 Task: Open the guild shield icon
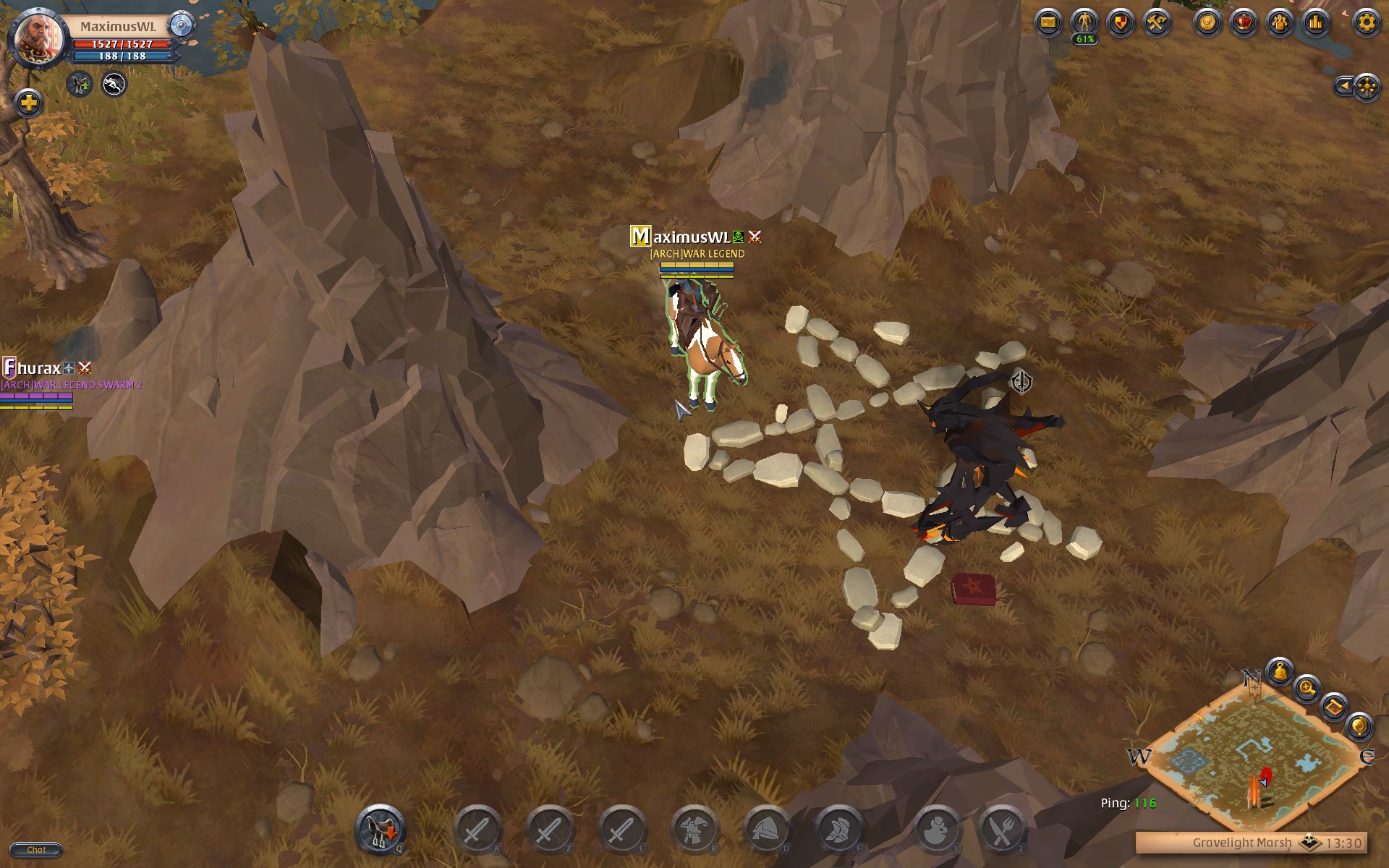click(x=1121, y=22)
